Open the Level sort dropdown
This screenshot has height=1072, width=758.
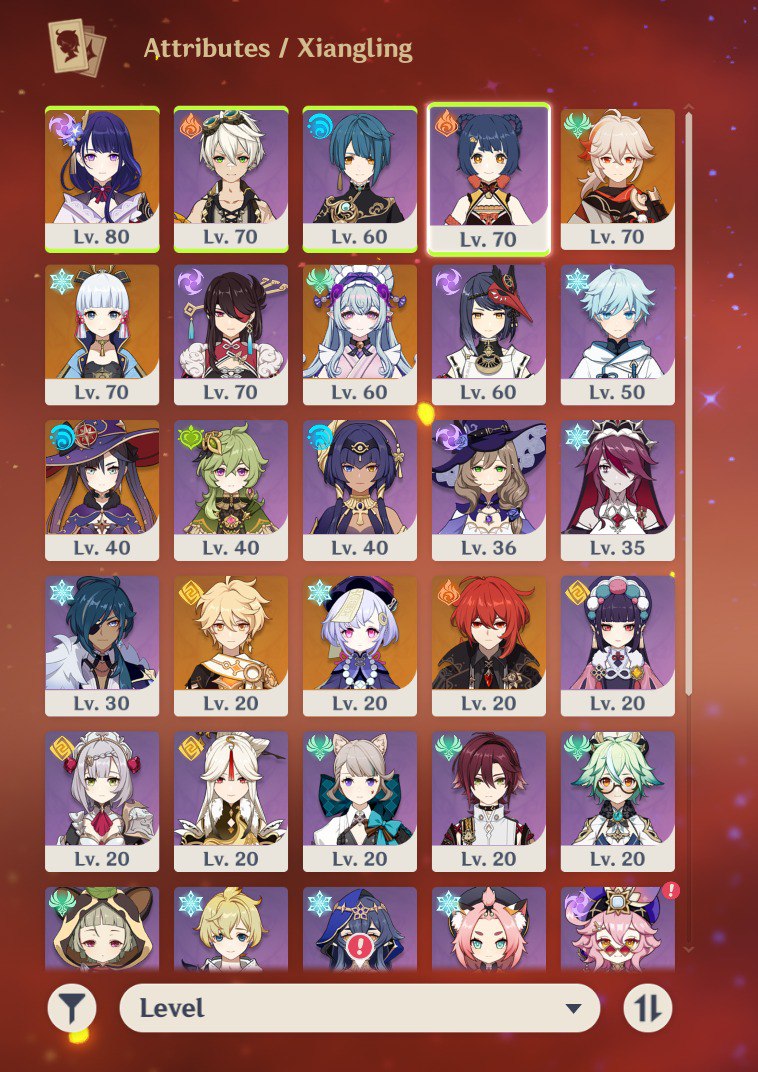[x=360, y=1008]
